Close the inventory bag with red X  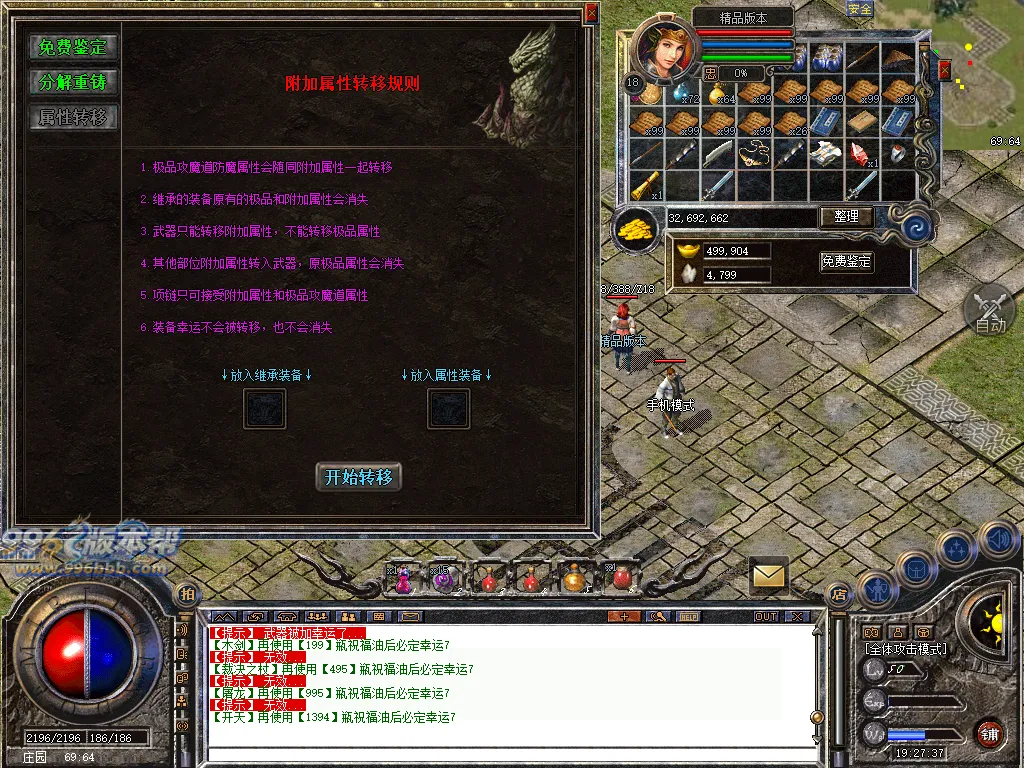click(x=944, y=69)
